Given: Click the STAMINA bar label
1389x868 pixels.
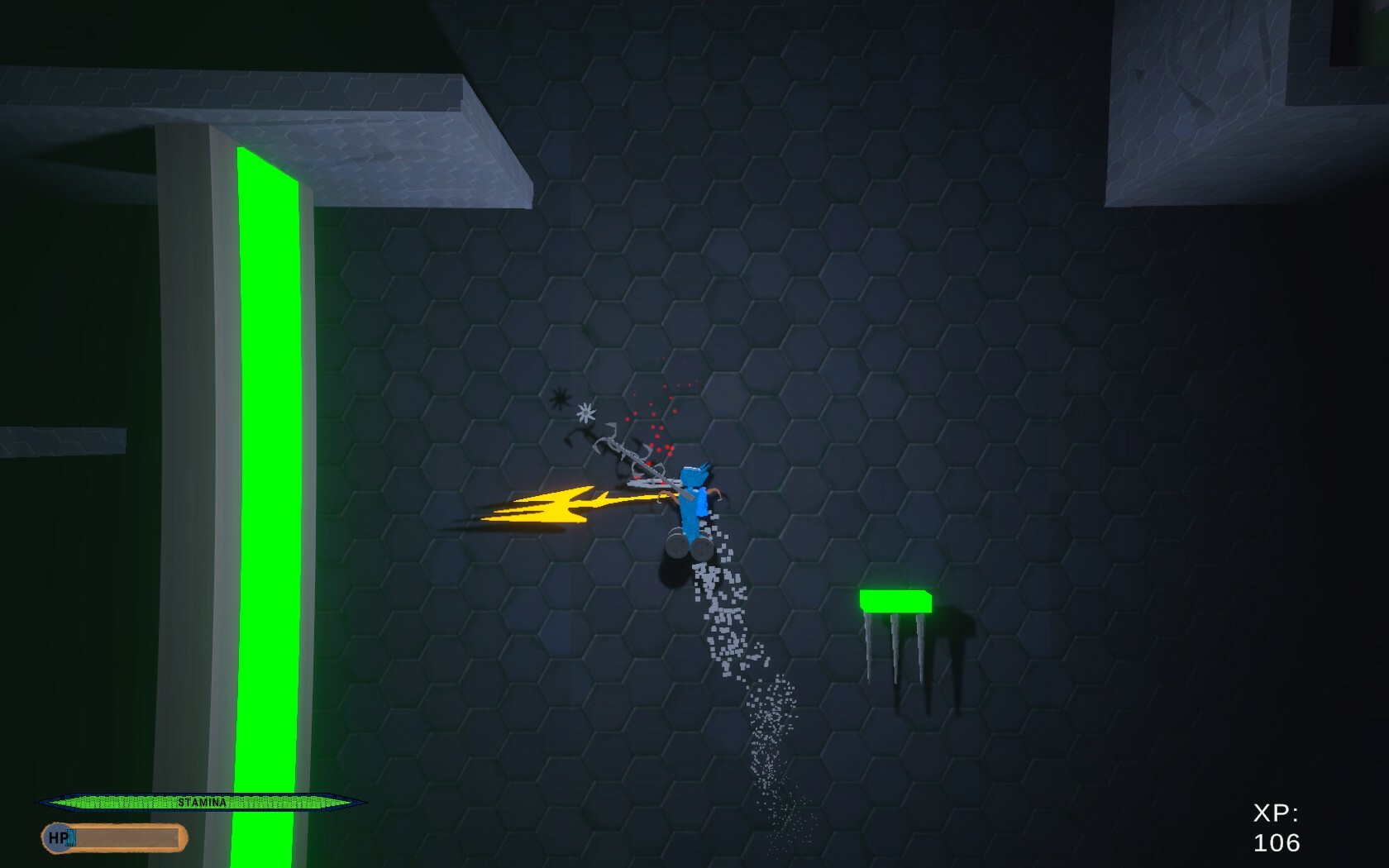Looking at the screenshot, I should point(203,800).
